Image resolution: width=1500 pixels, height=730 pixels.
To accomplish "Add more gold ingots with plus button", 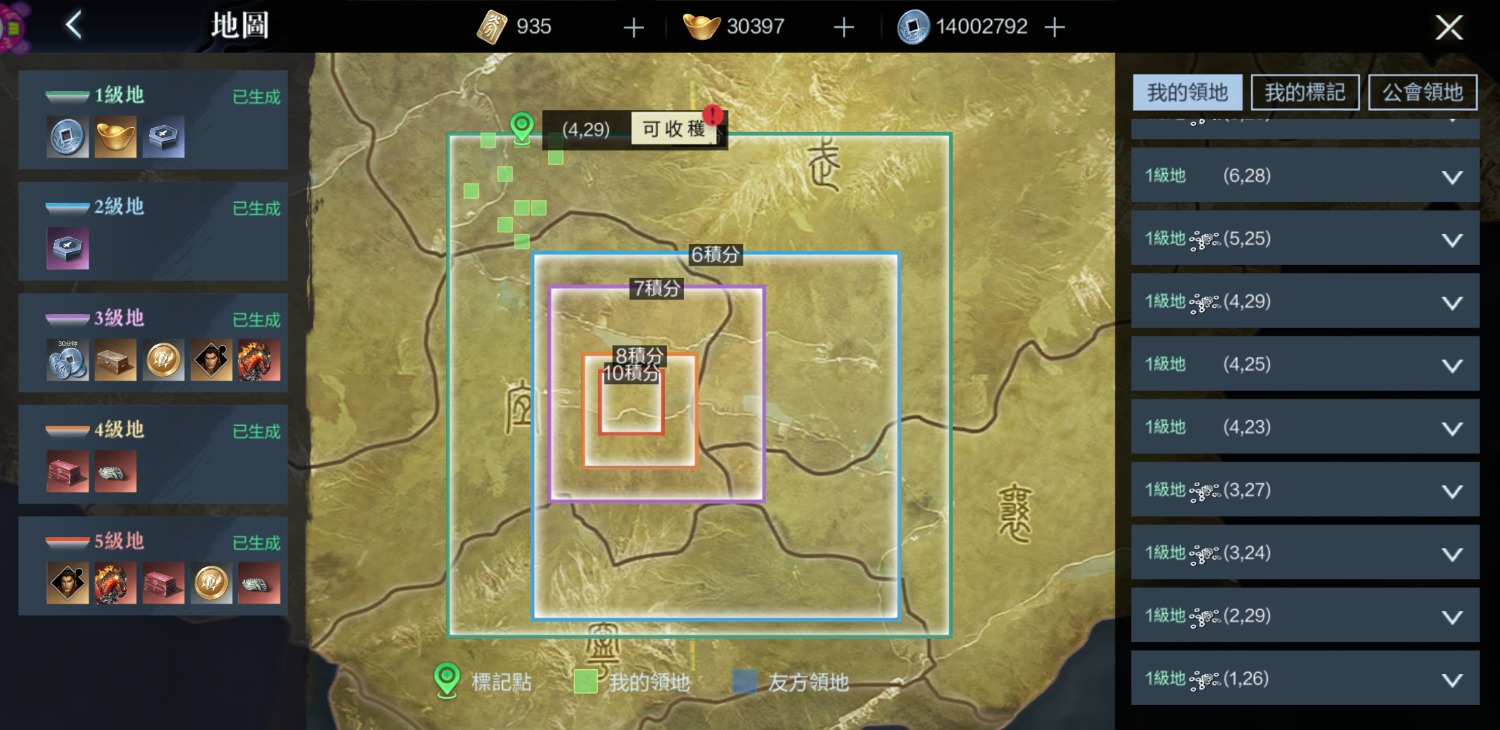I will pyautogui.click(x=844, y=27).
